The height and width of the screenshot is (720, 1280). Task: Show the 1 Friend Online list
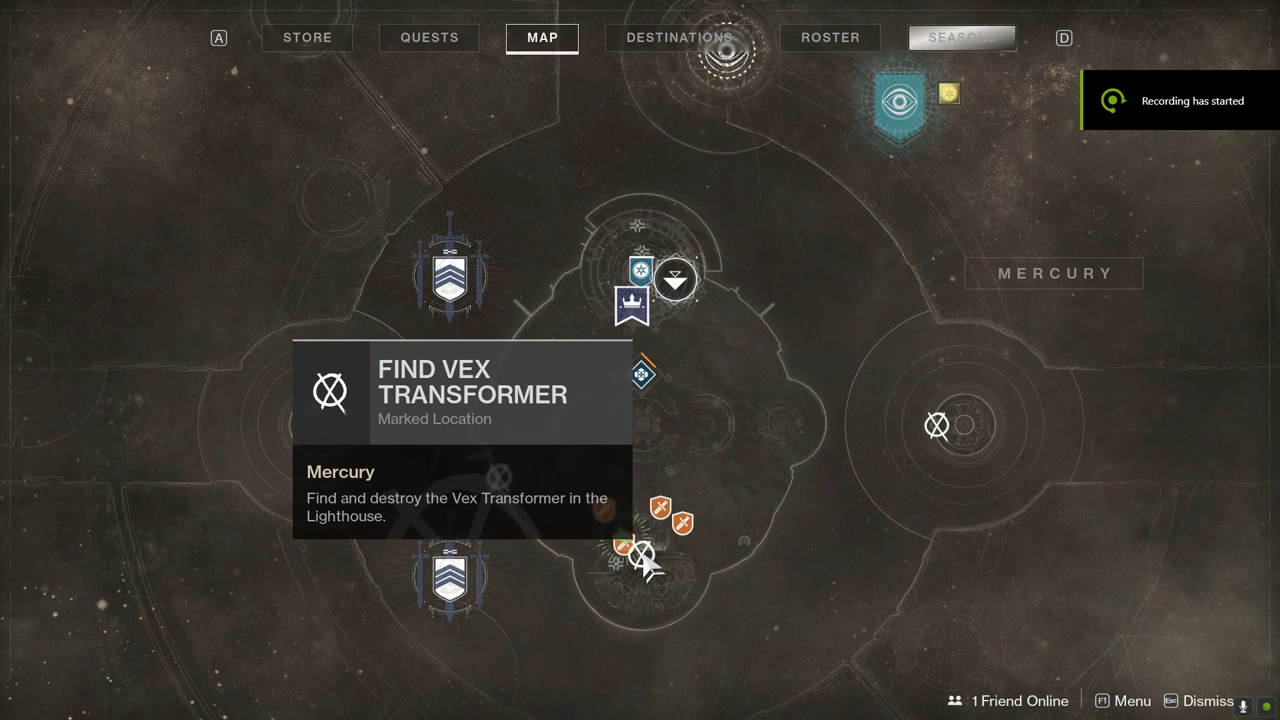(1008, 701)
